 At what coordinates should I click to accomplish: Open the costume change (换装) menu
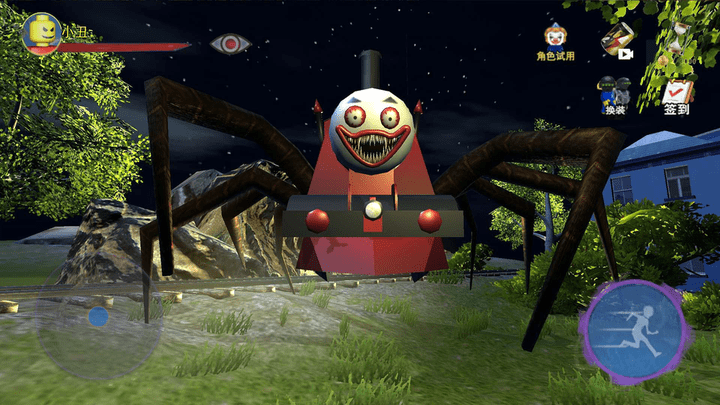(614, 95)
